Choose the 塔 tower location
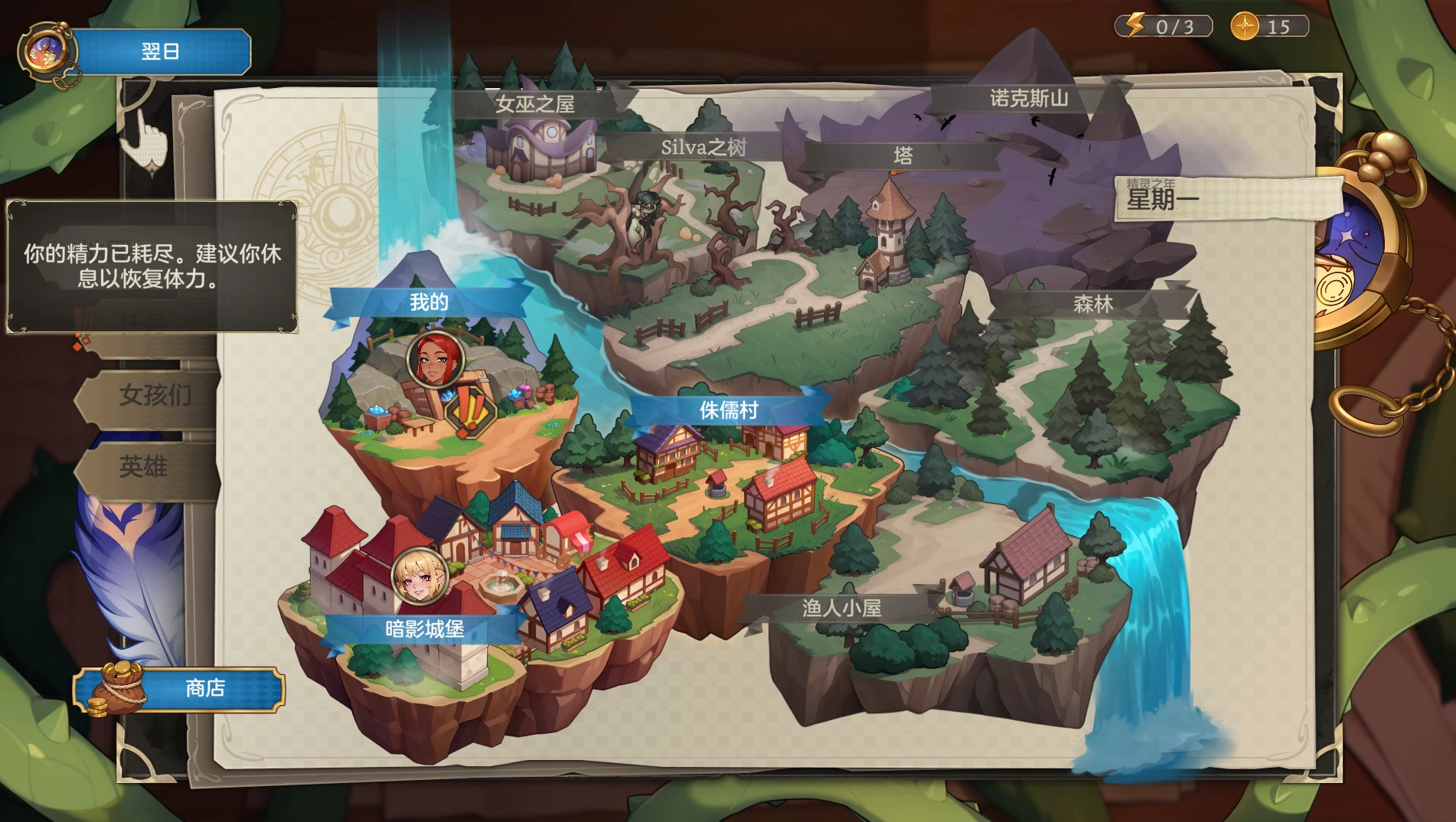 click(x=903, y=156)
